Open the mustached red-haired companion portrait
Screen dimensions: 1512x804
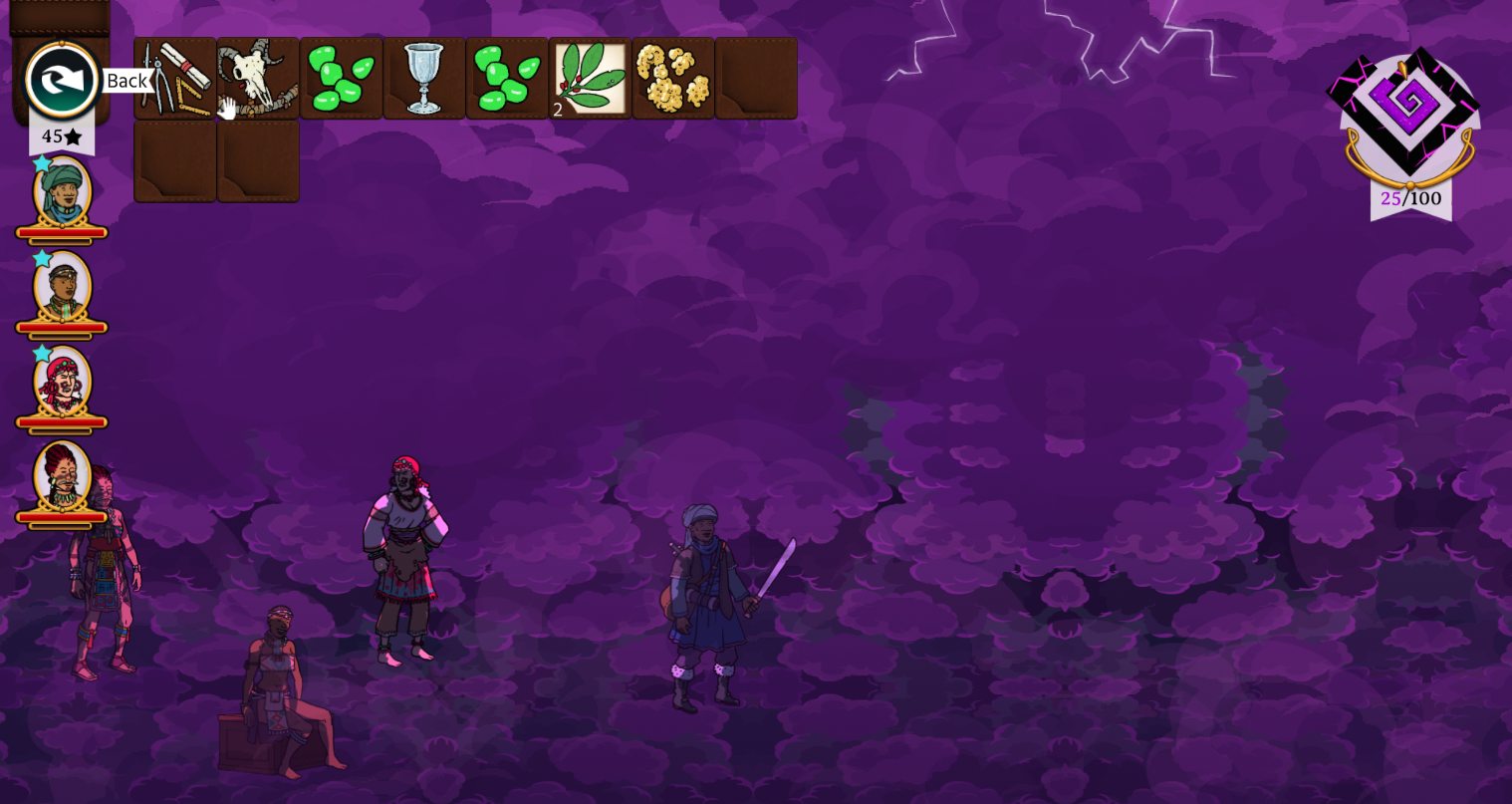coord(63,476)
